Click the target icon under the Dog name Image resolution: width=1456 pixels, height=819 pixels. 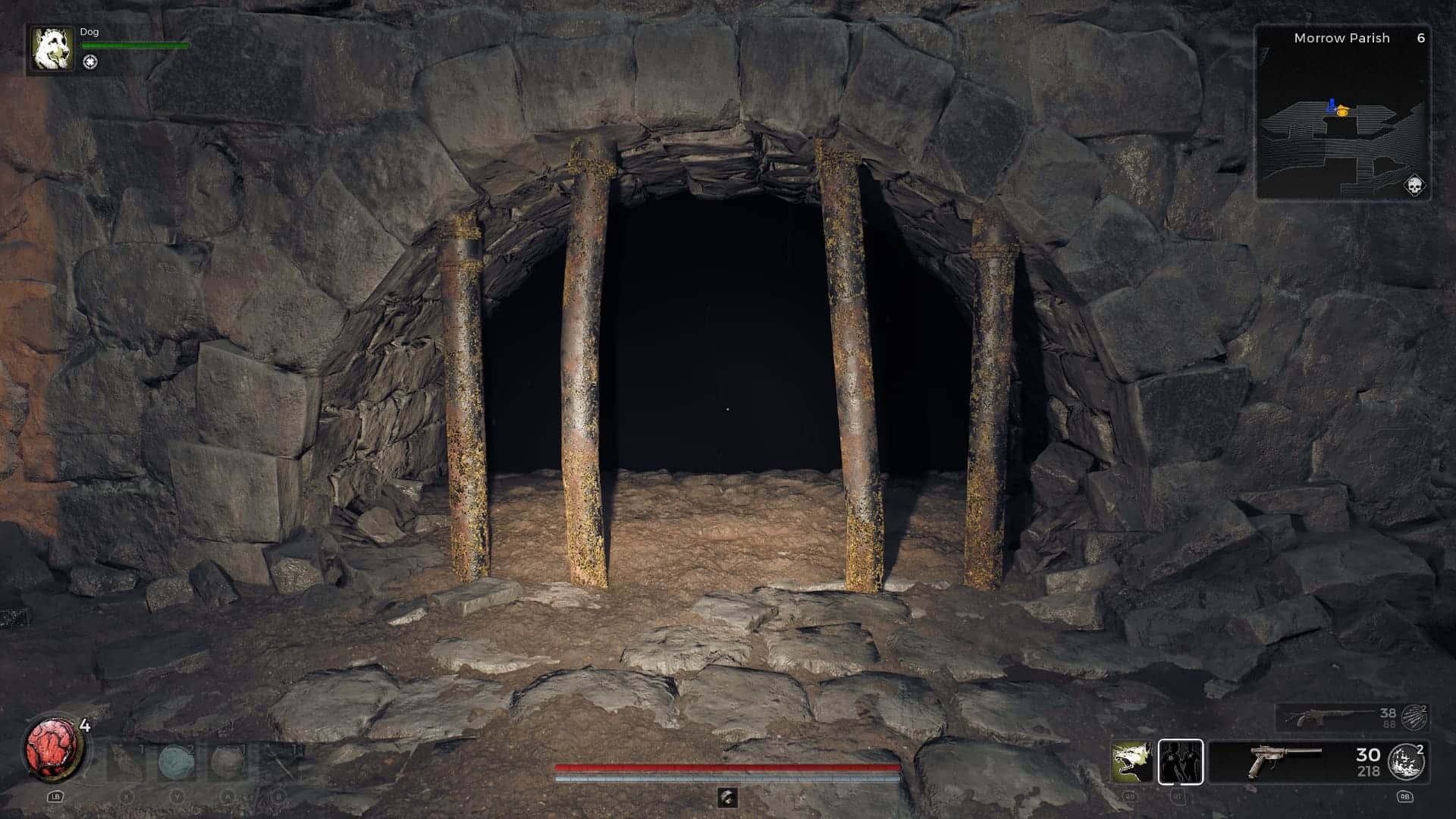pos(90,63)
